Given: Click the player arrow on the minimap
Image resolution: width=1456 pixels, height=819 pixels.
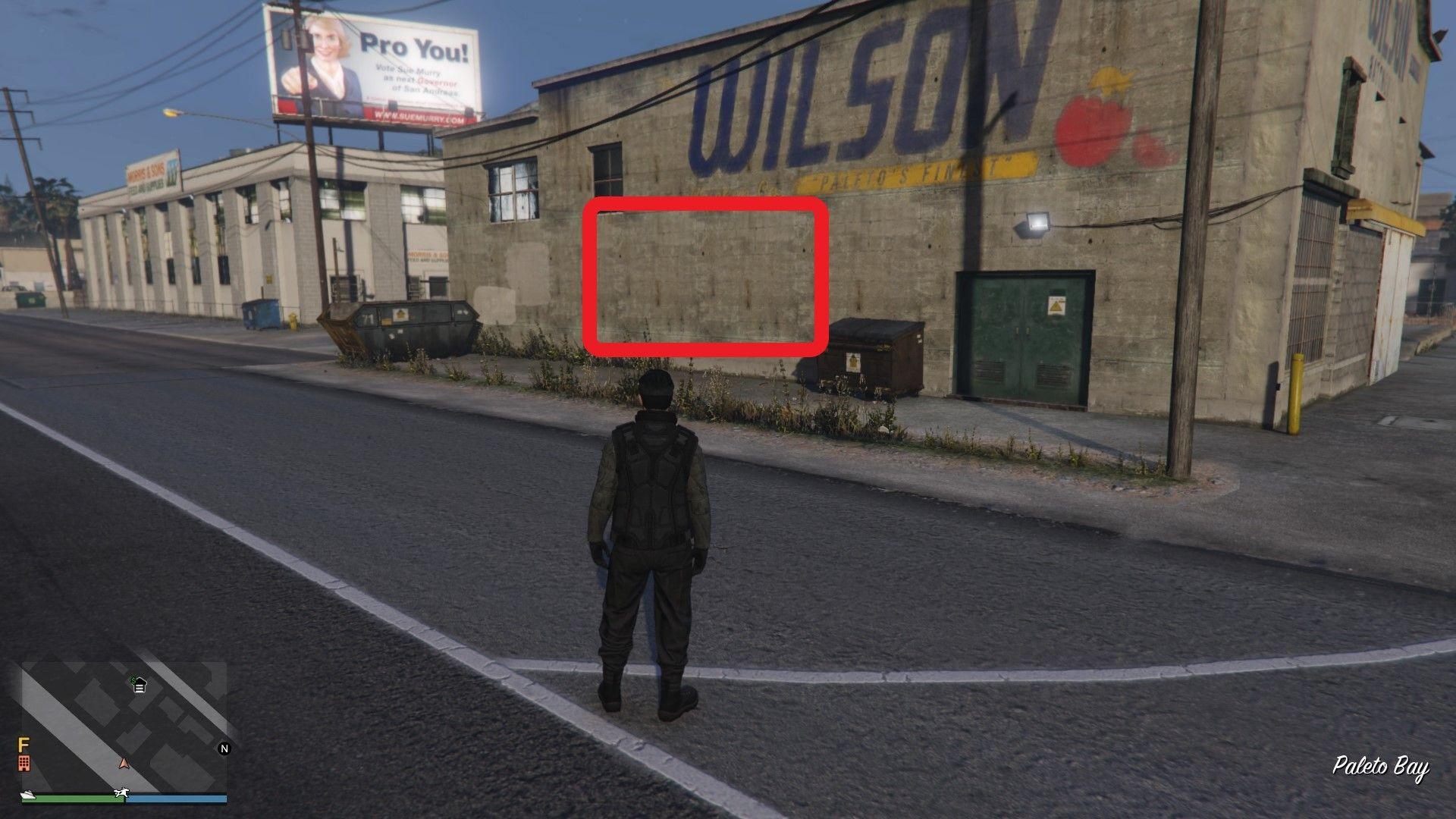Looking at the screenshot, I should point(123,764).
